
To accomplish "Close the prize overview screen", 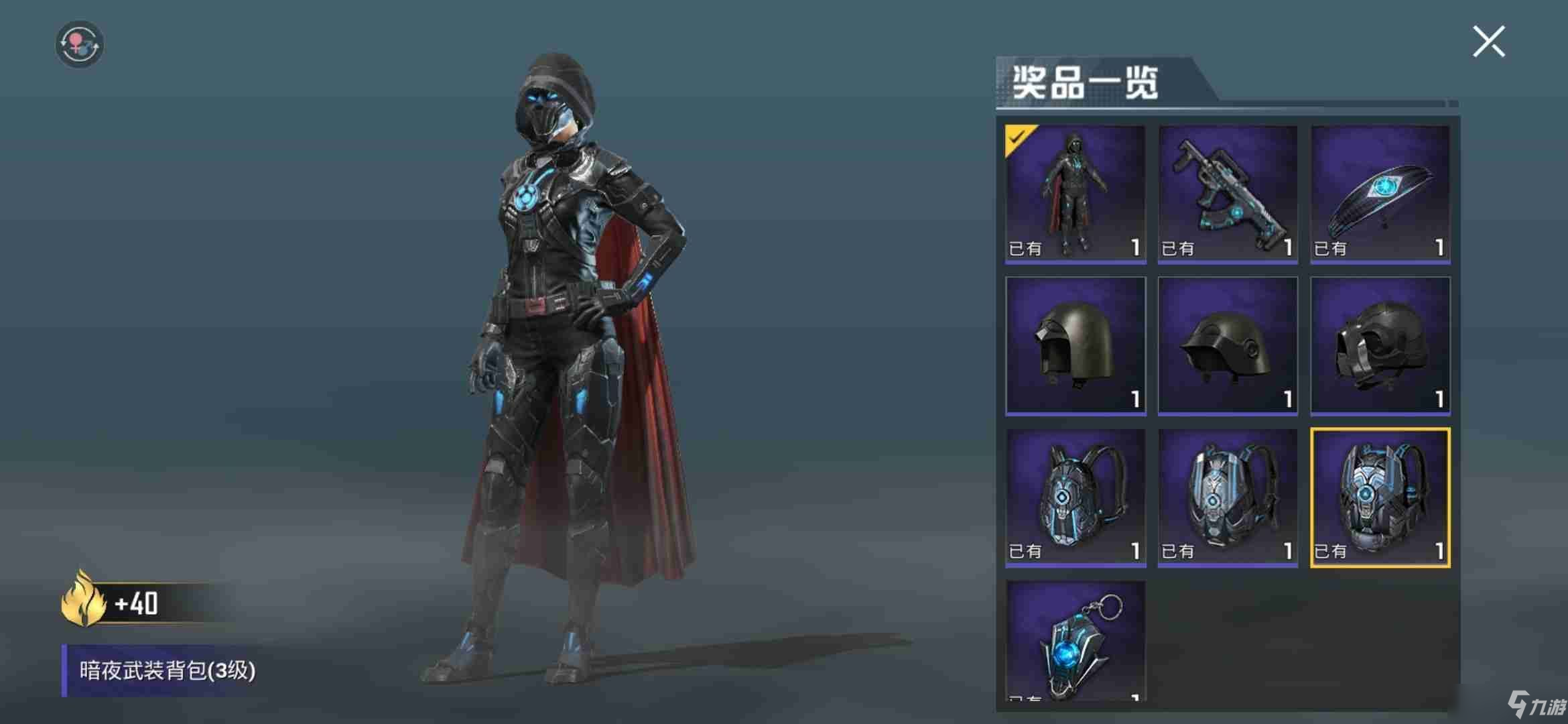I will coord(1488,42).
